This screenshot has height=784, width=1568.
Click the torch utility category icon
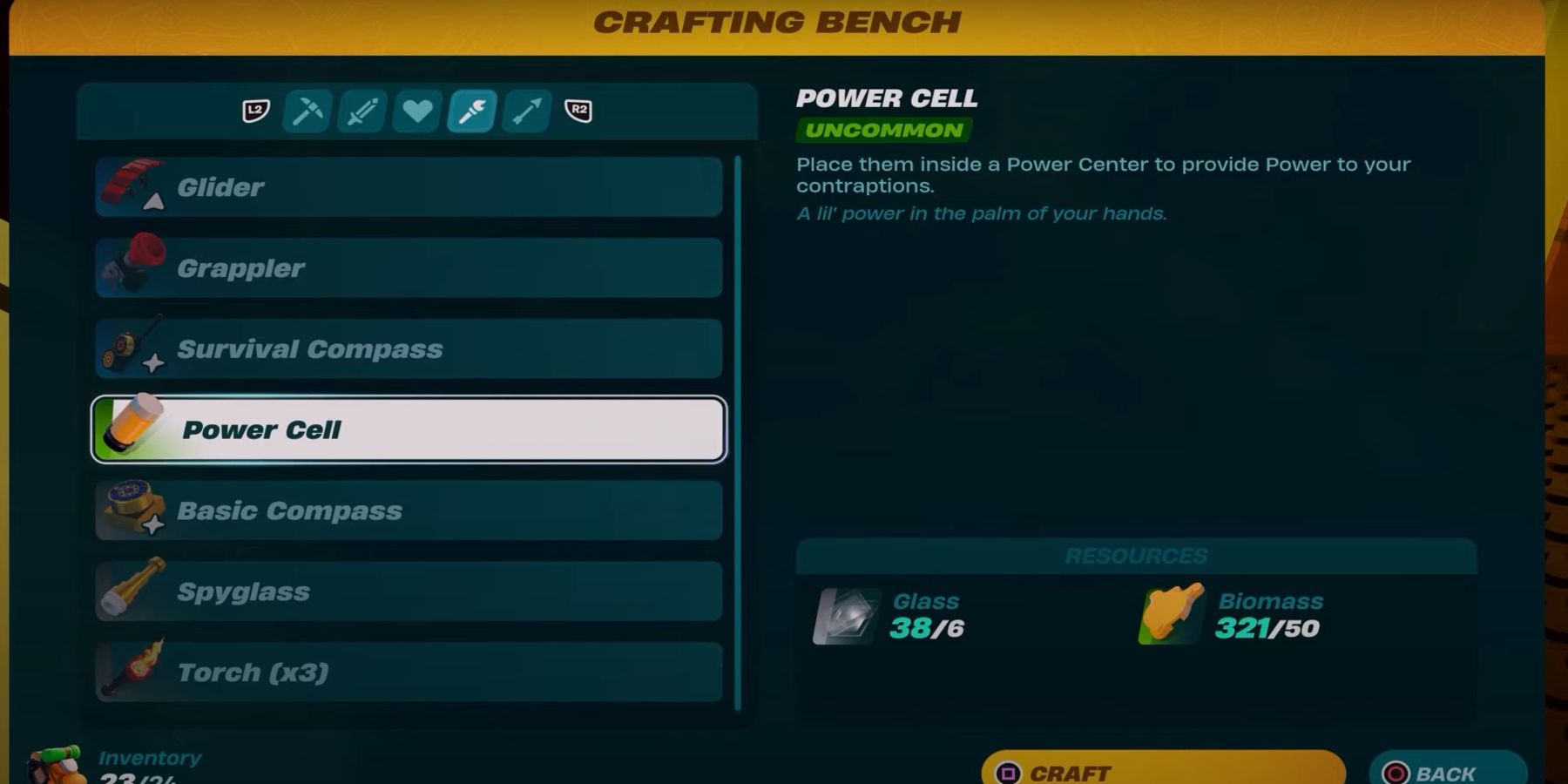point(470,112)
